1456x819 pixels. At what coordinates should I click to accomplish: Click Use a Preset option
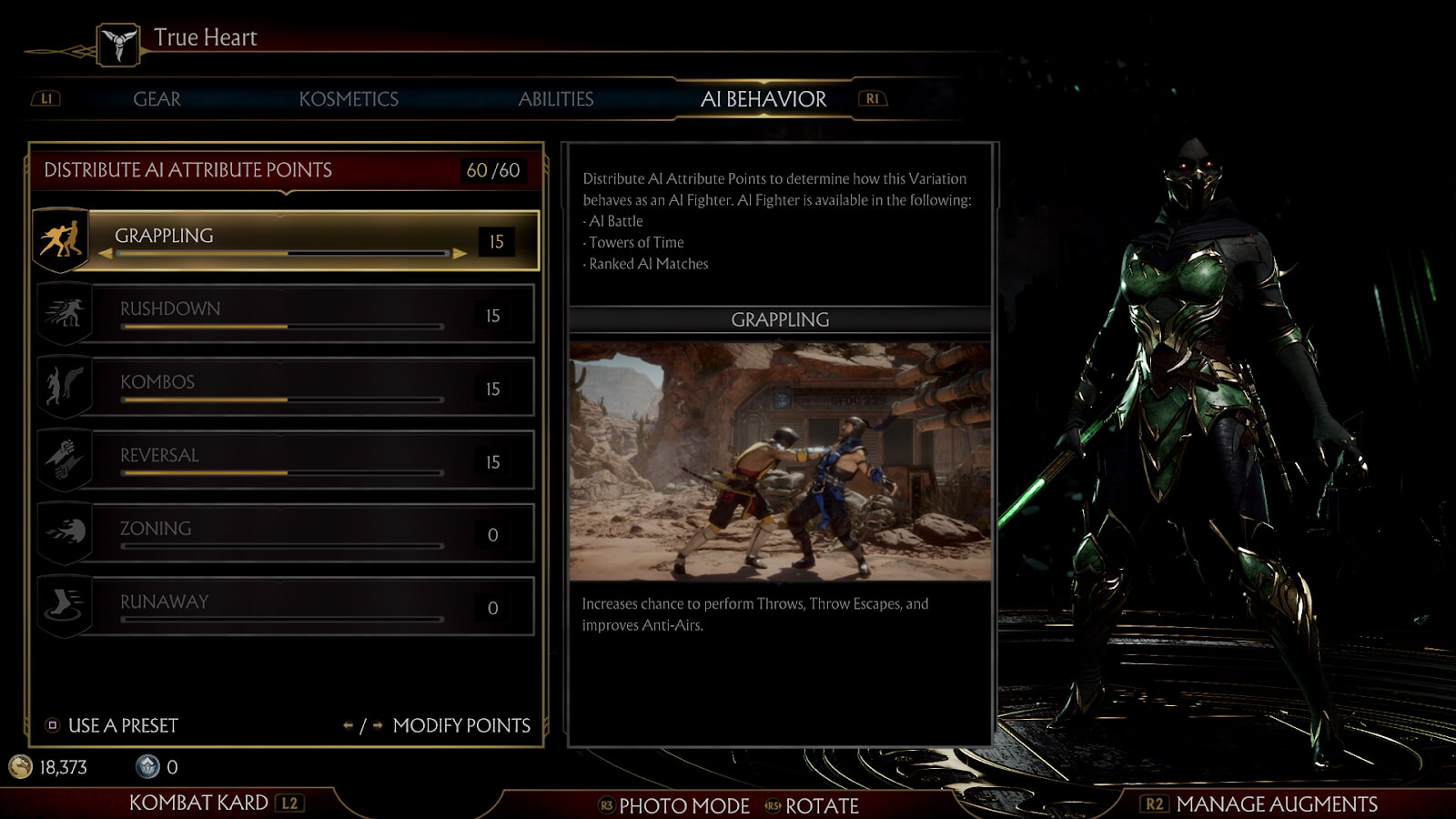point(113,725)
